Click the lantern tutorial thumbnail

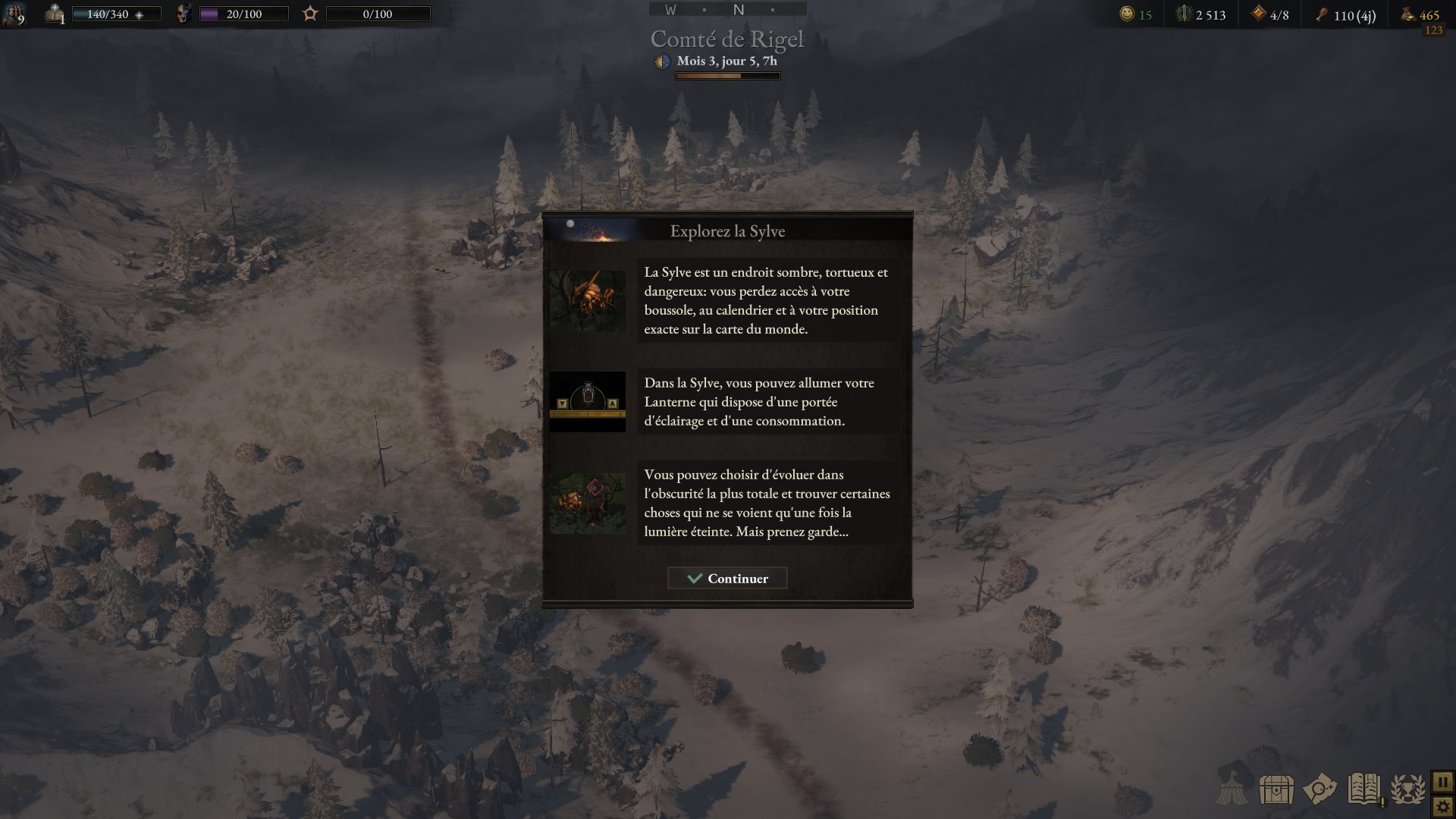coord(588,402)
